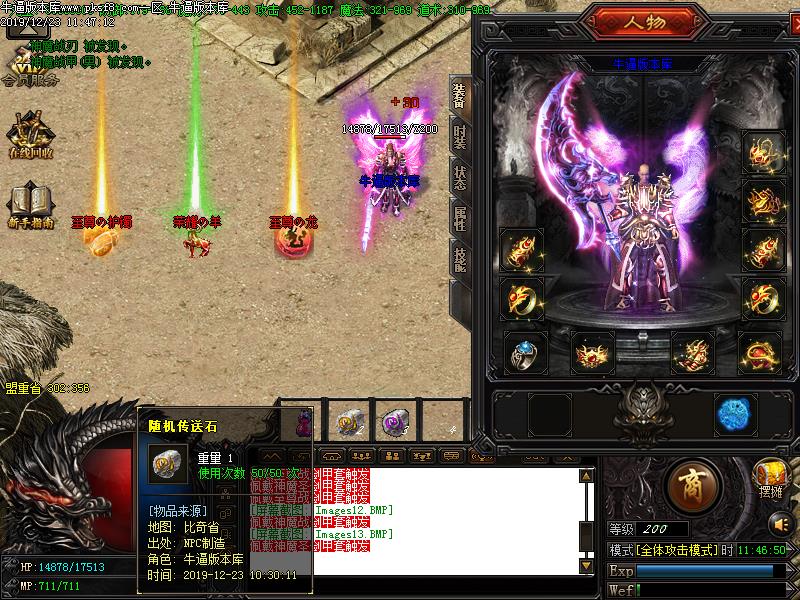Switch to the 装备 equipment tab
This screenshot has height=600, width=800.
(x=459, y=98)
